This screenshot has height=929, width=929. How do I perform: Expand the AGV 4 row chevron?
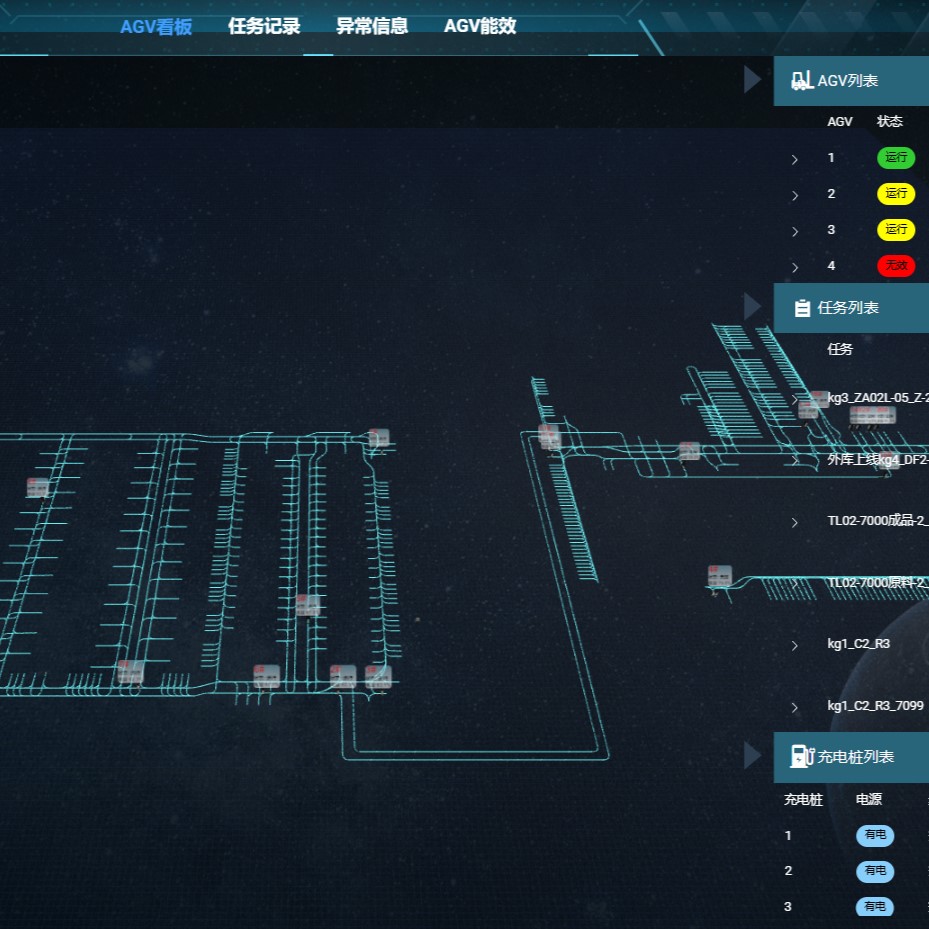click(x=795, y=267)
